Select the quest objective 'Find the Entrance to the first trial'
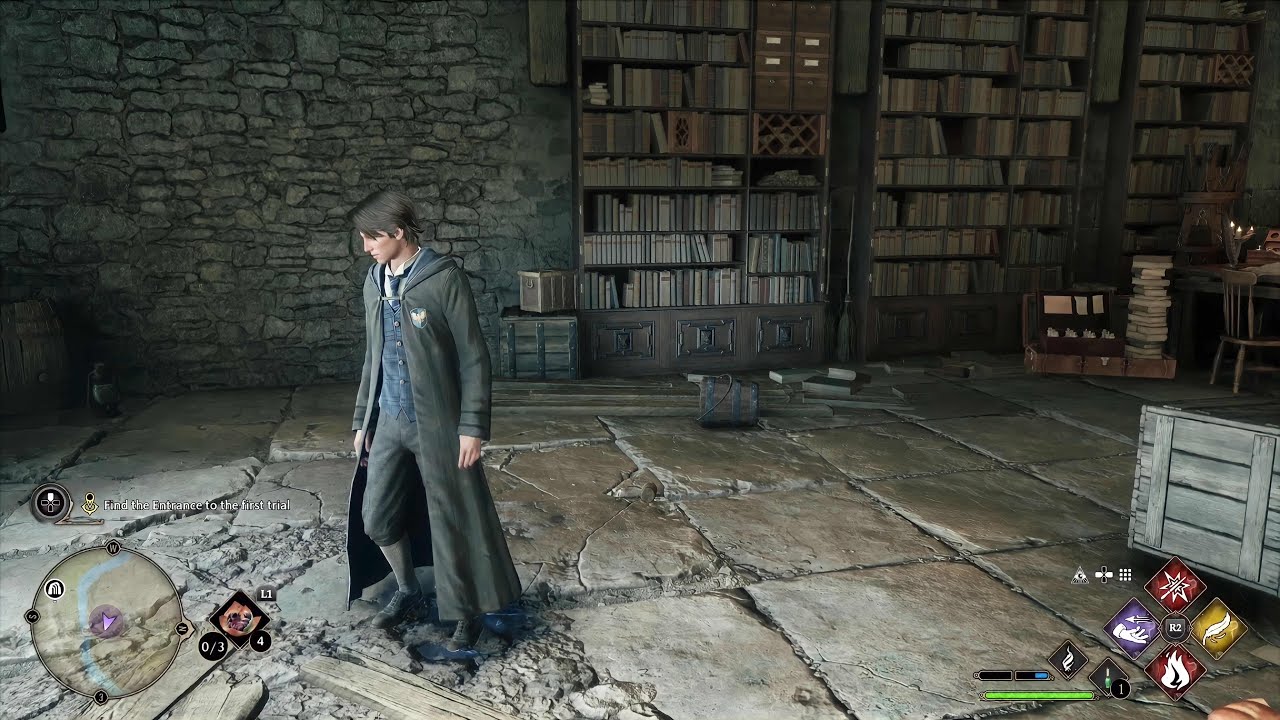1280x720 pixels. pyautogui.click(x=195, y=506)
